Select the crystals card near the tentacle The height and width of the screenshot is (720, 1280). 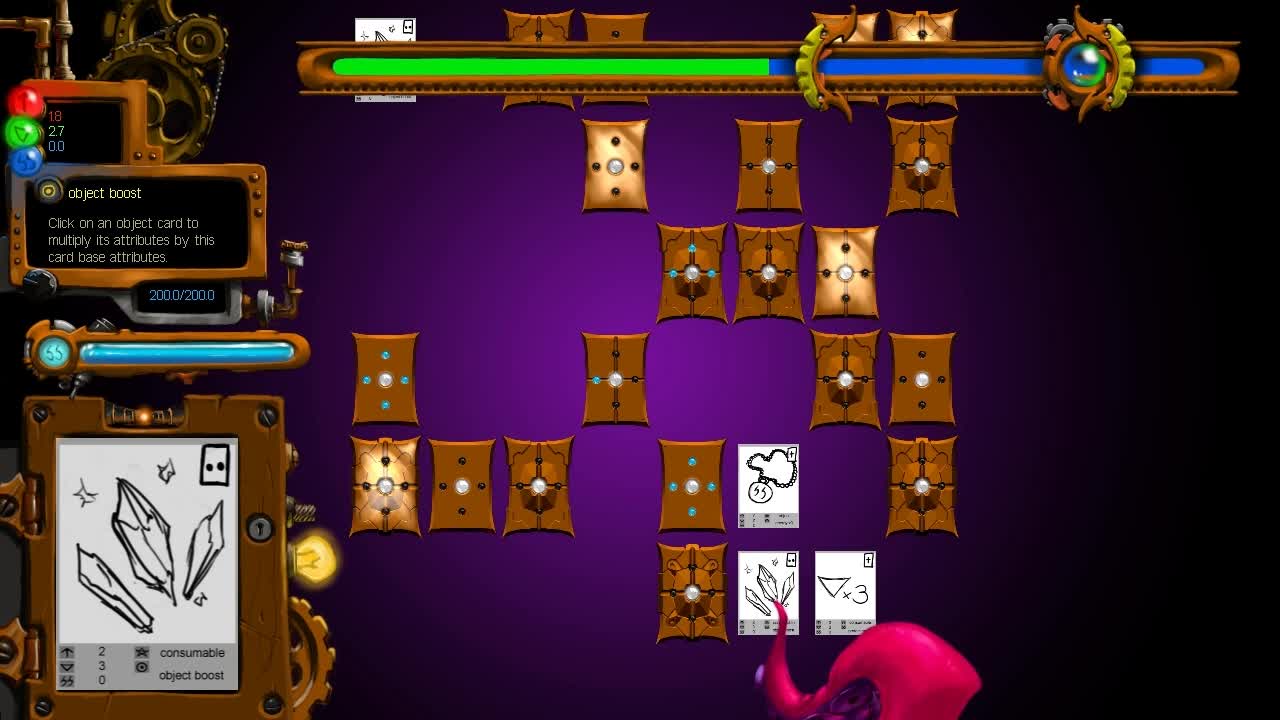coord(768,591)
